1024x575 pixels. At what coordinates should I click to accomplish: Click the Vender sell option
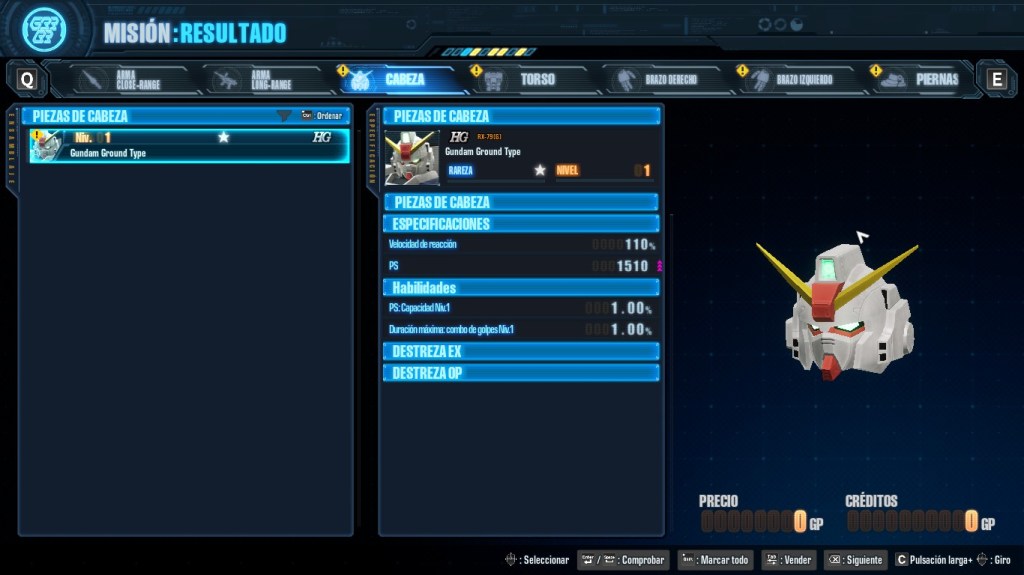[x=788, y=560]
